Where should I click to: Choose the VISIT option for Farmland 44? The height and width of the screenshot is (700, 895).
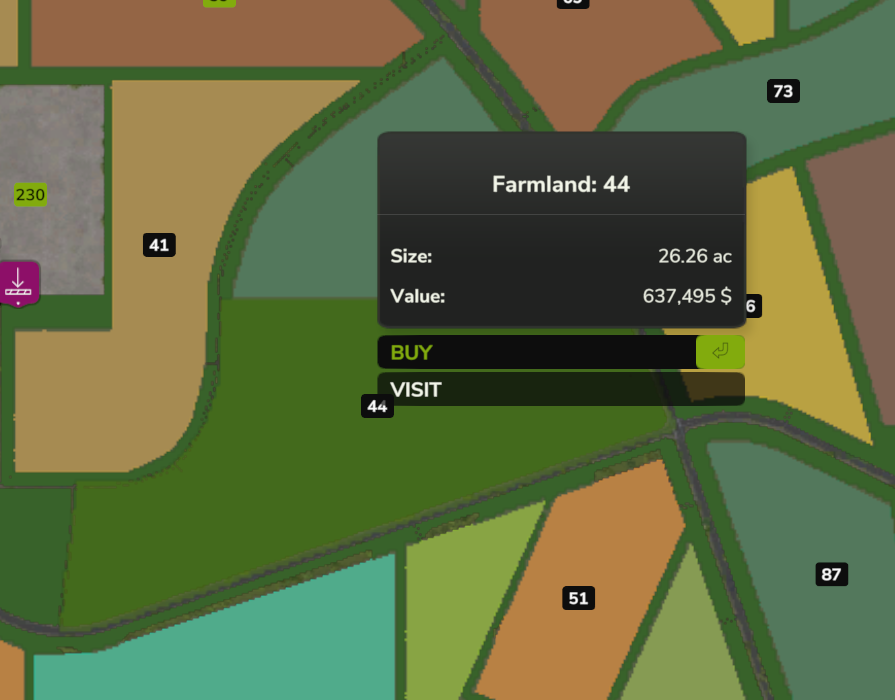[560, 389]
